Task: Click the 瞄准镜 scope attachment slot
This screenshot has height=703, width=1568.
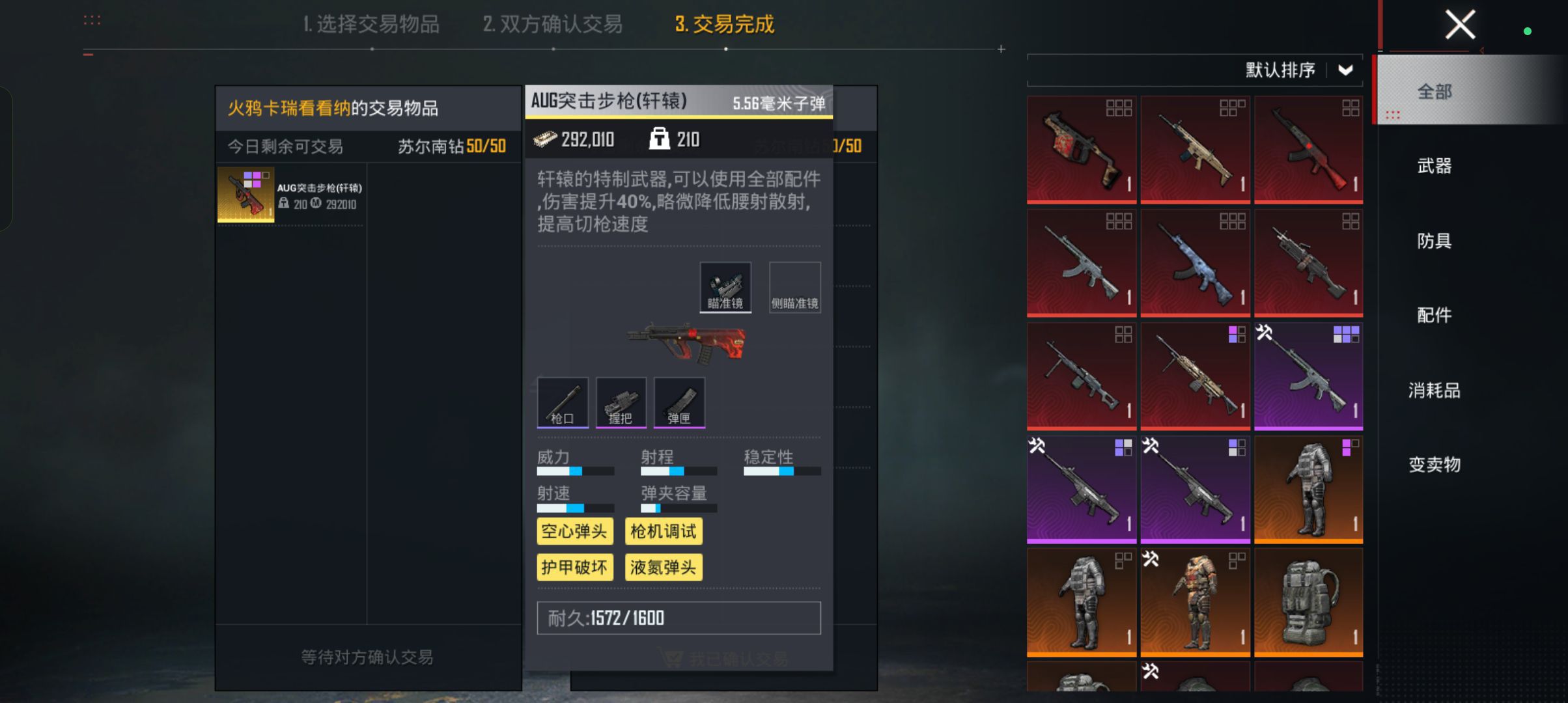Action: point(725,287)
